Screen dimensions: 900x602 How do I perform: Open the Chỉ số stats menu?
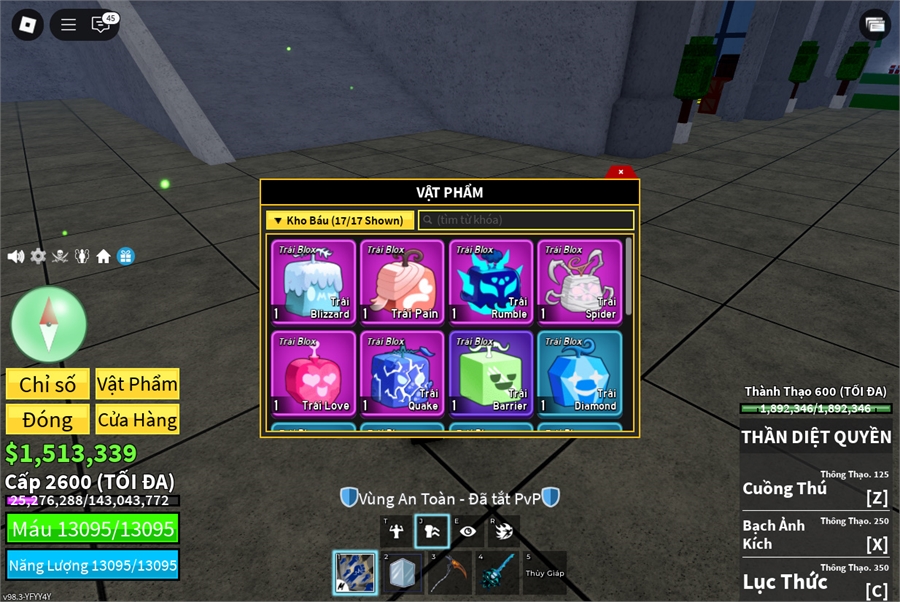click(x=47, y=384)
